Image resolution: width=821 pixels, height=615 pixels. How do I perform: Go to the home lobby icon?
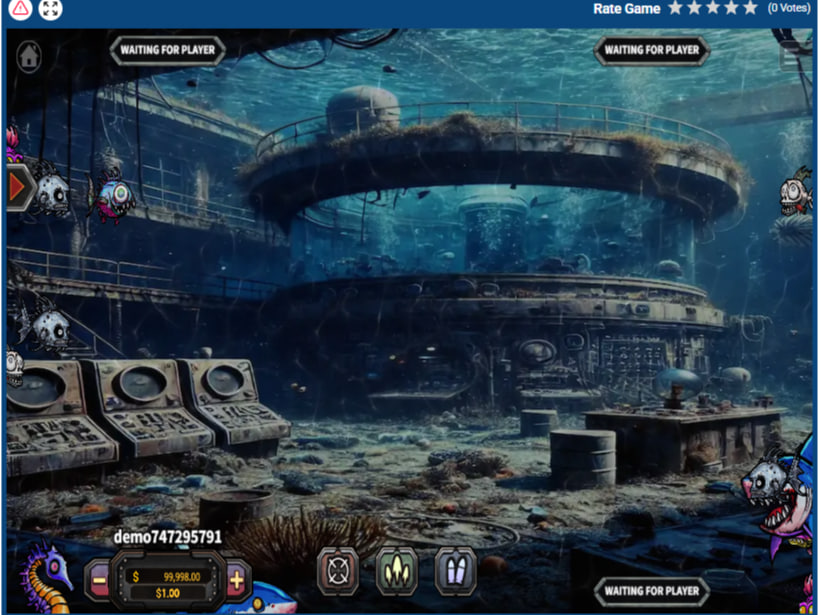[29, 56]
